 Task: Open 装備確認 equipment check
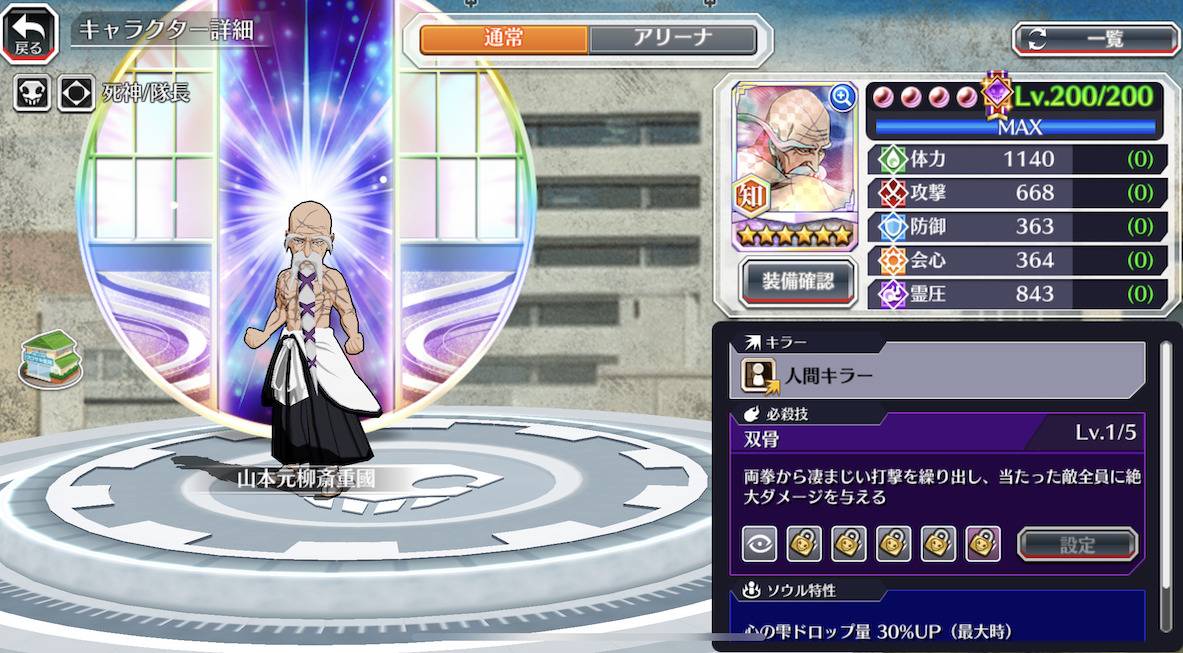796,282
